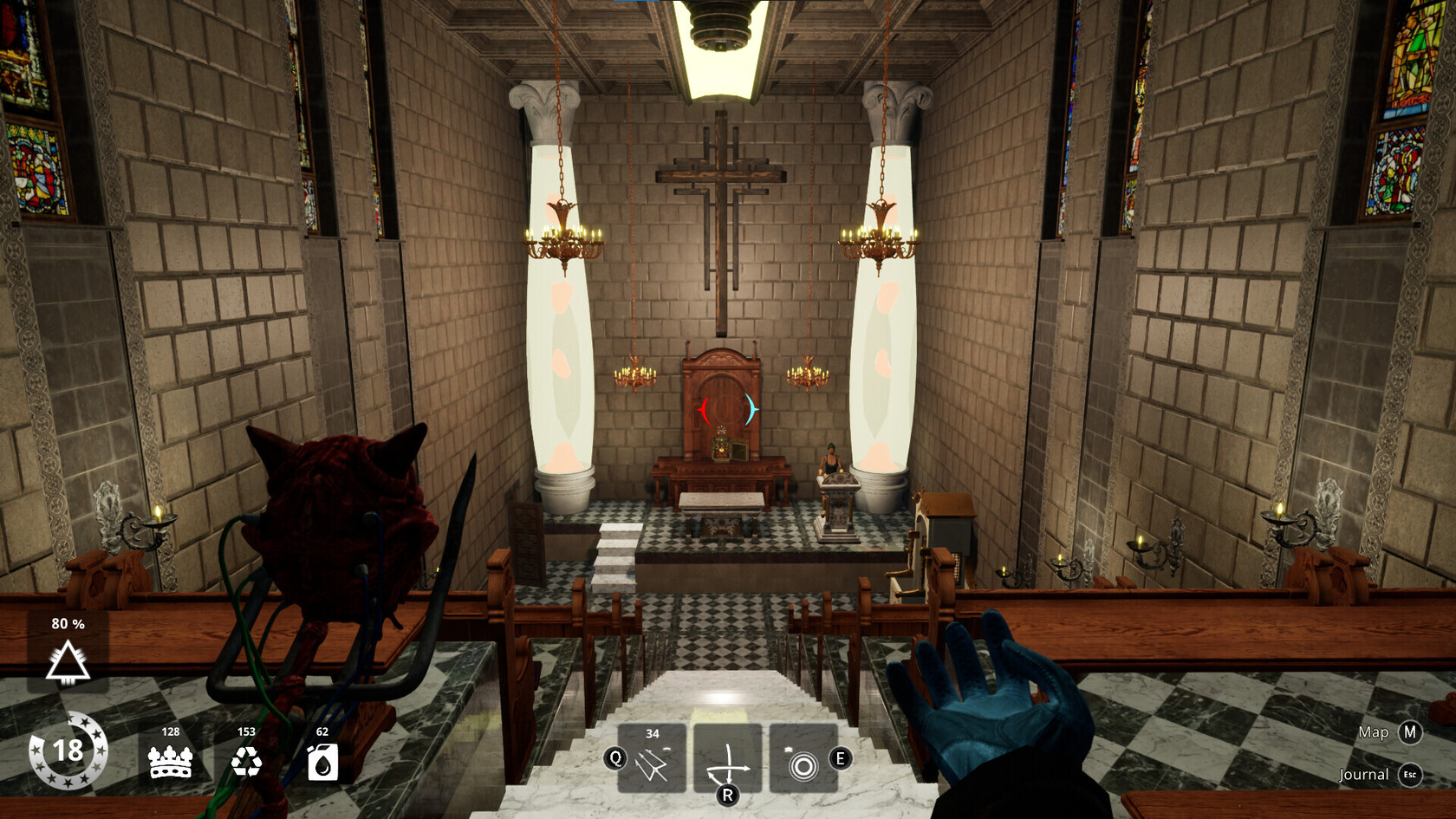Toggle the Q keybind circle
The image size is (1456, 819).
[x=615, y=757]
